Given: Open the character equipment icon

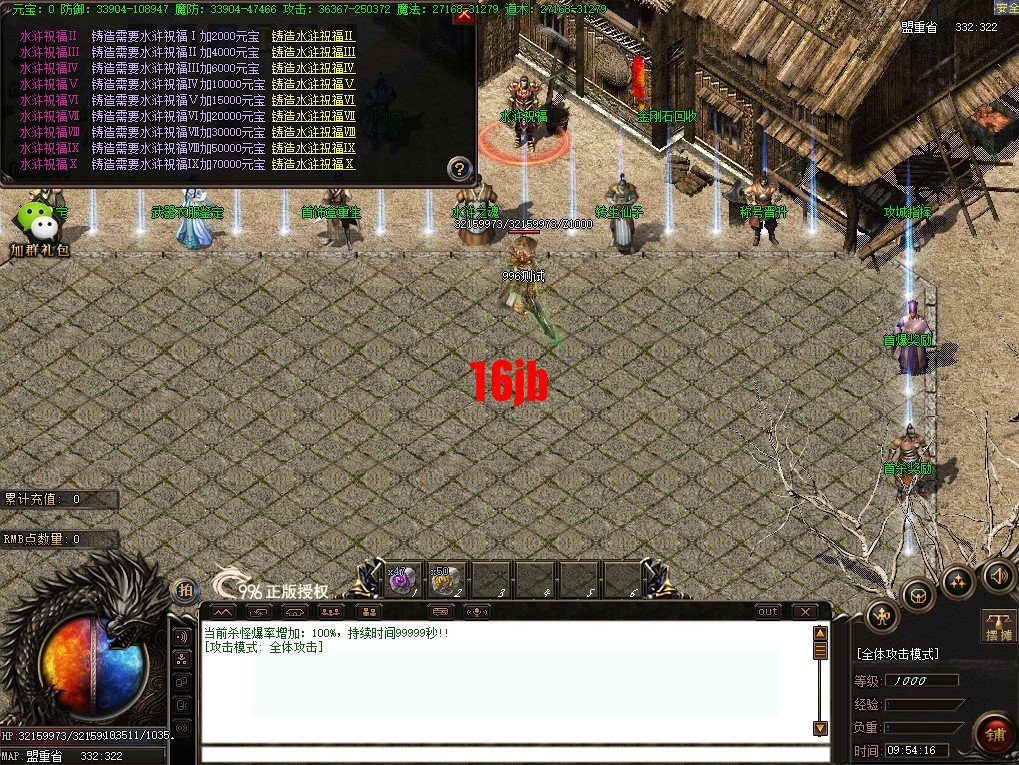Looking at the screenshot, I should pos(880,614).
